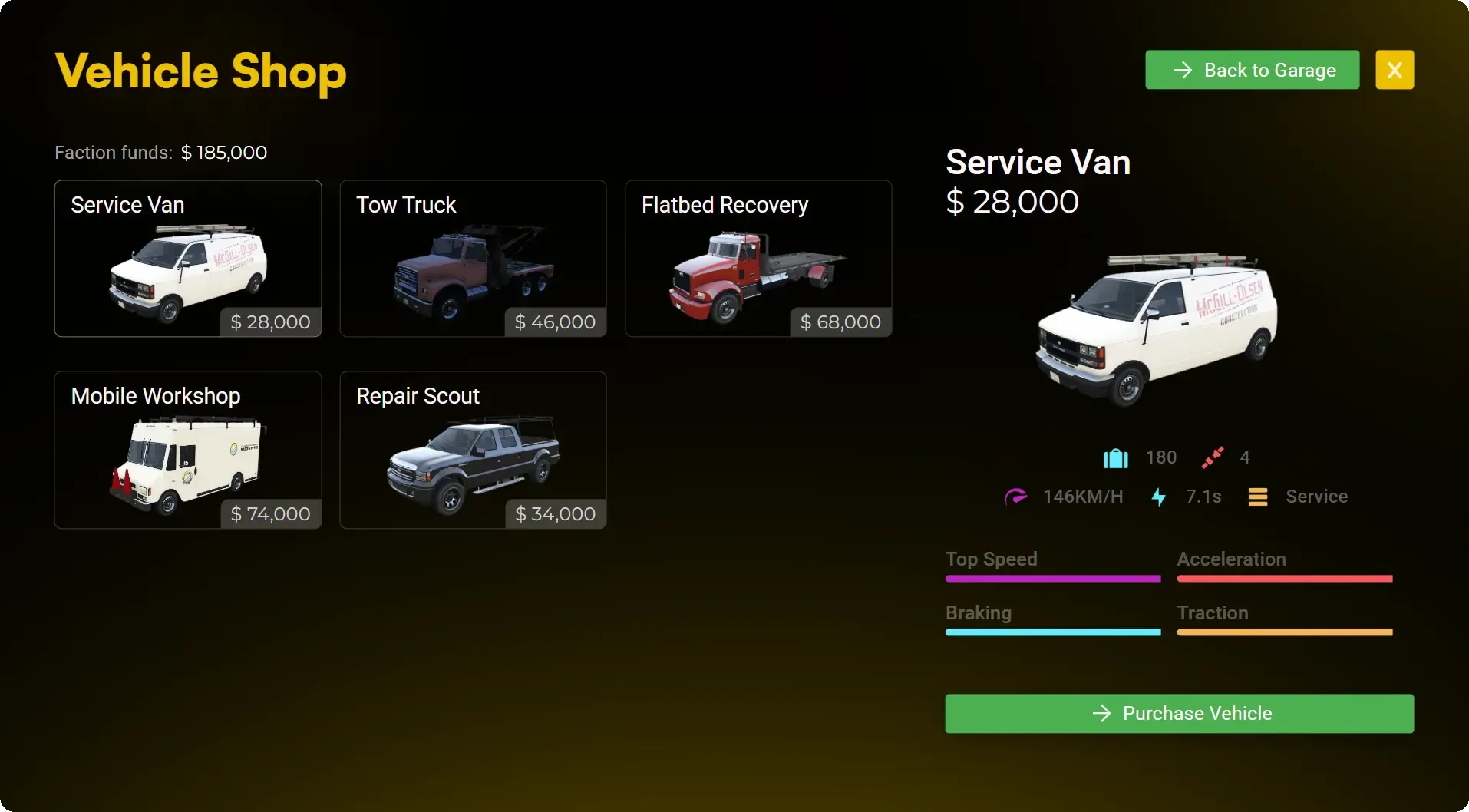Select the Flatbed Recovery shop card
Image resolution: width=1469 pixels, height=812 pixels.
coord(758,259)
